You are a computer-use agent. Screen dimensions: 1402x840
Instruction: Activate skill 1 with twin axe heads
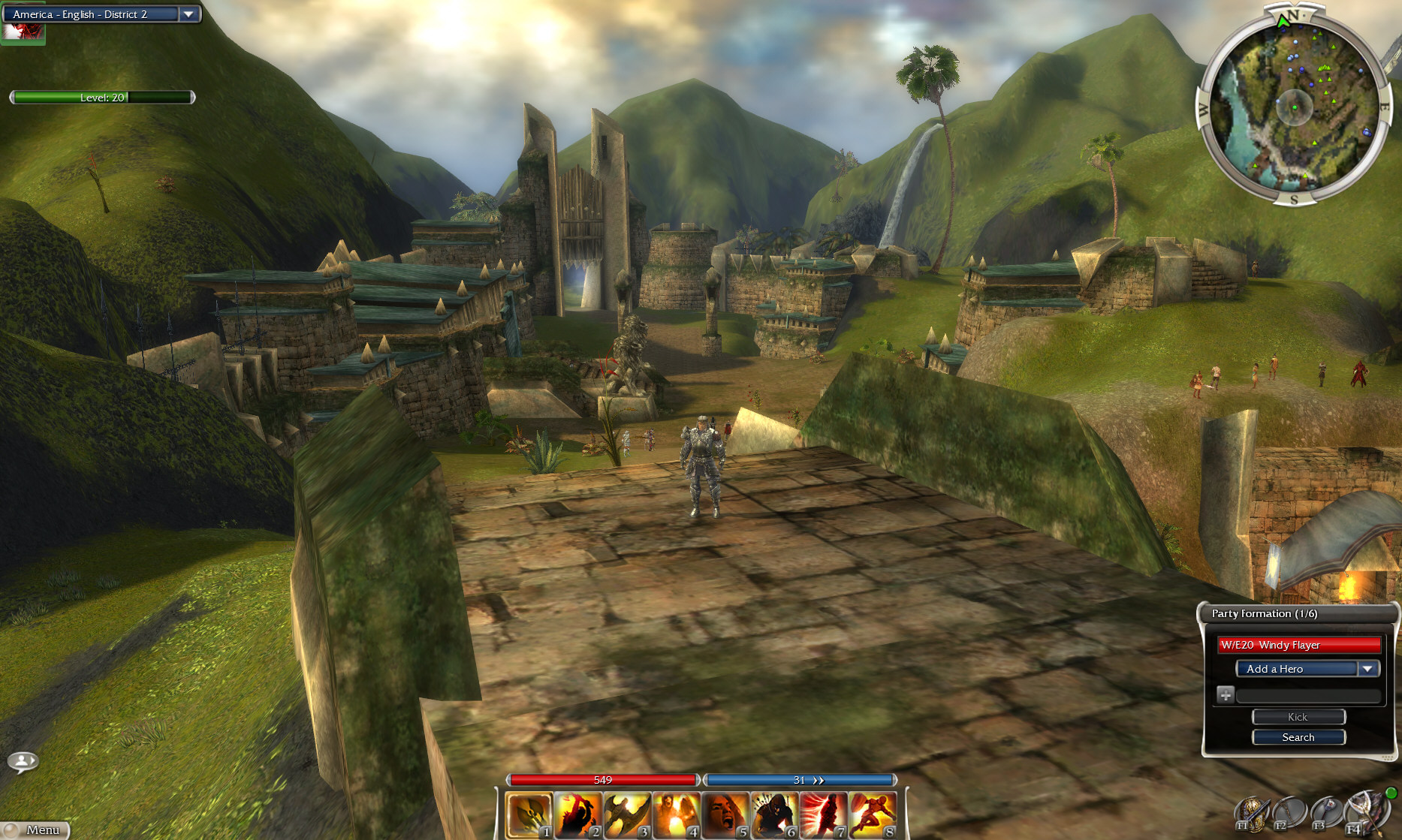coord(529,814)
